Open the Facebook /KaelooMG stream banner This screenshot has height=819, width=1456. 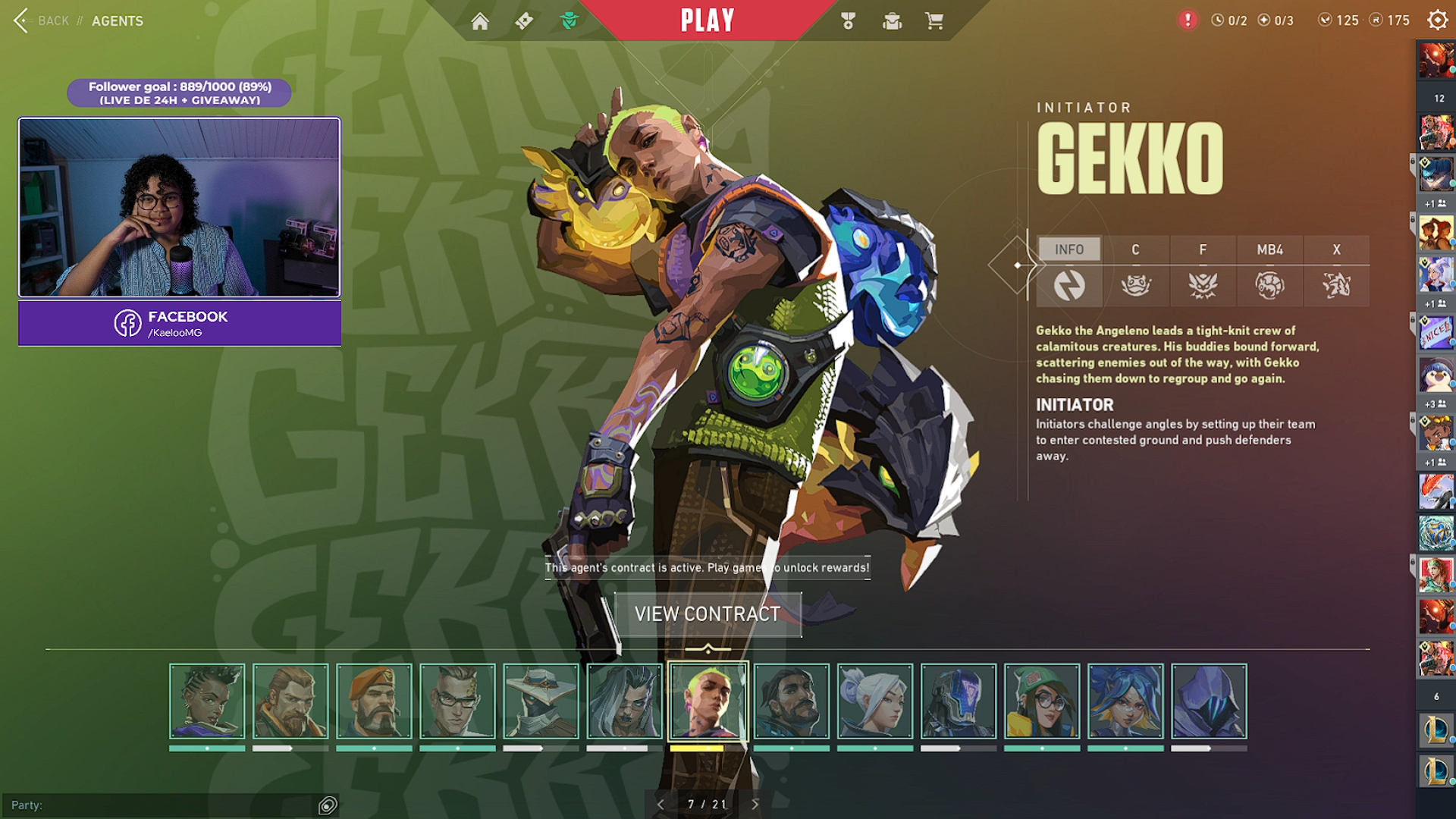[180, 324]
